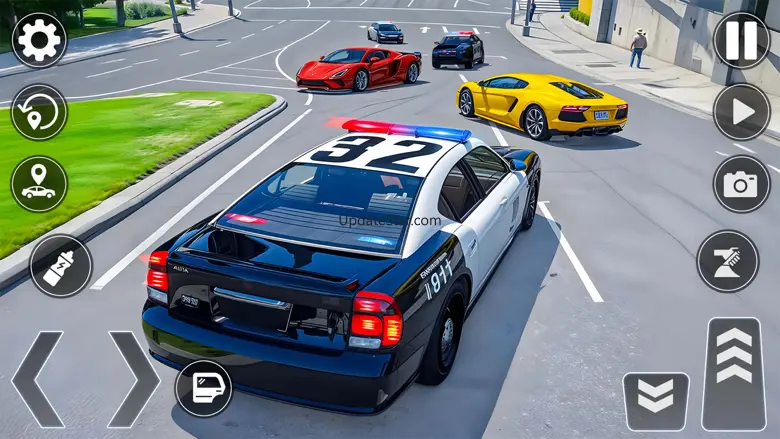Viewport: 780px width, 439px height.
Task: Pause the game
Action: [741, 40]
